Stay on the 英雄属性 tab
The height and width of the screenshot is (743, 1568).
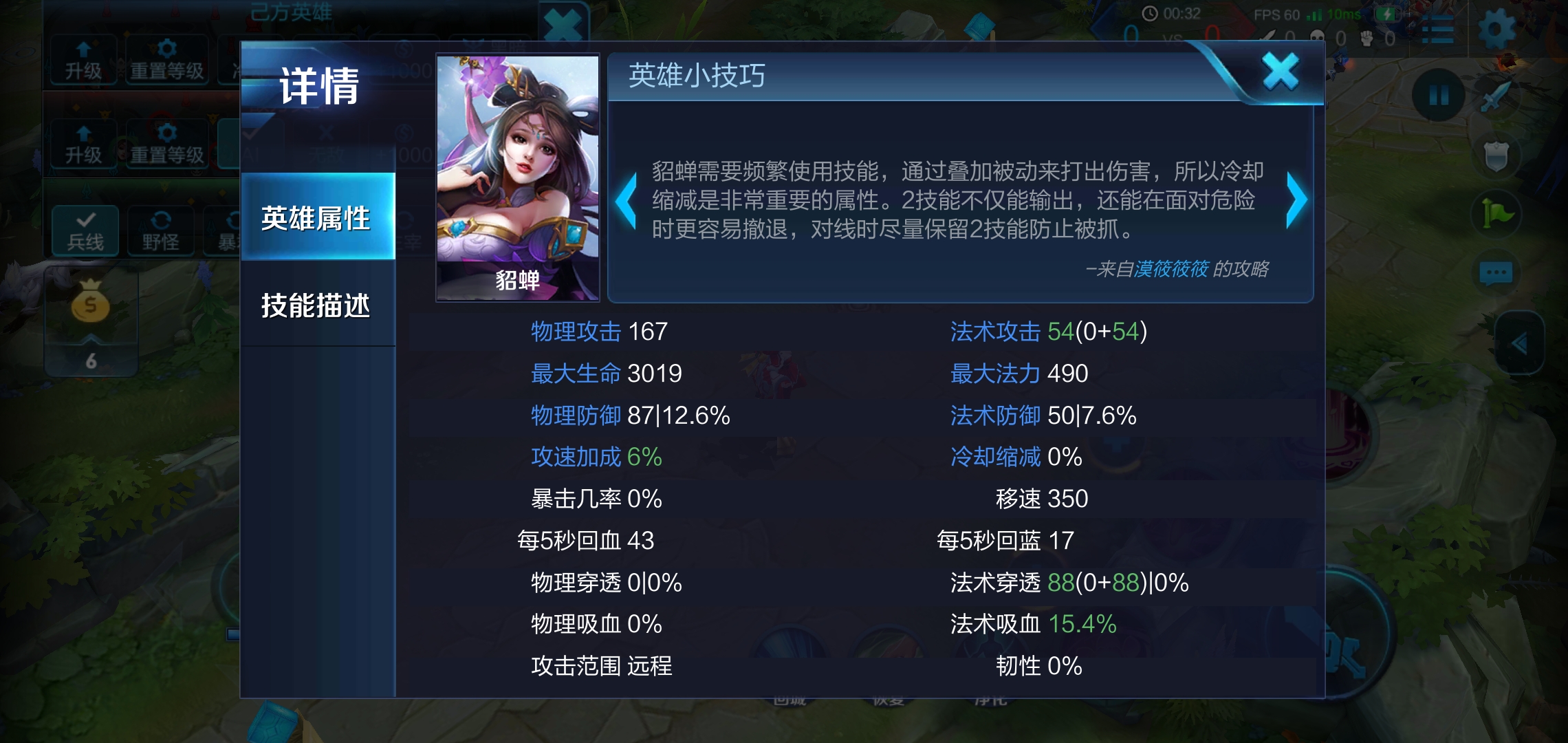[x=318, y=217]
